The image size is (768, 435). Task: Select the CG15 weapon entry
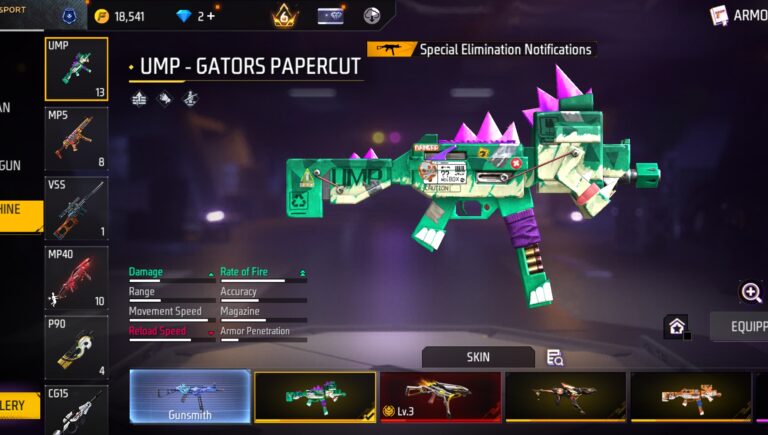(76, 410)
